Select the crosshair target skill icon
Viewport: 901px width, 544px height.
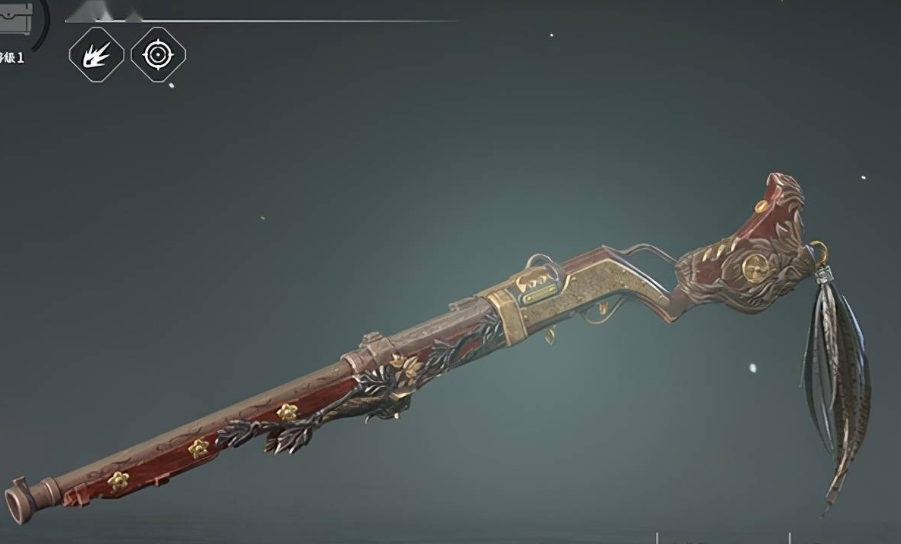coord(158,54)
